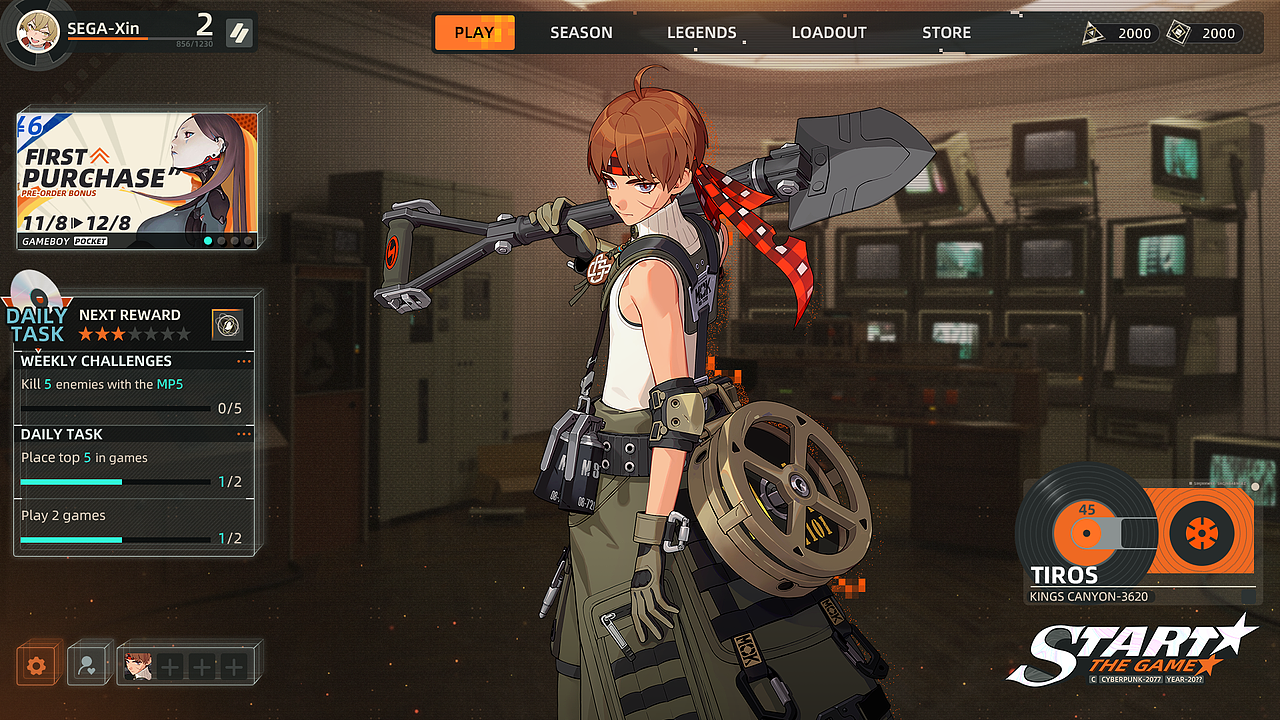1280x720 pixels.
Task: Open the settings gear button
Action: click(x=37, y=665)
